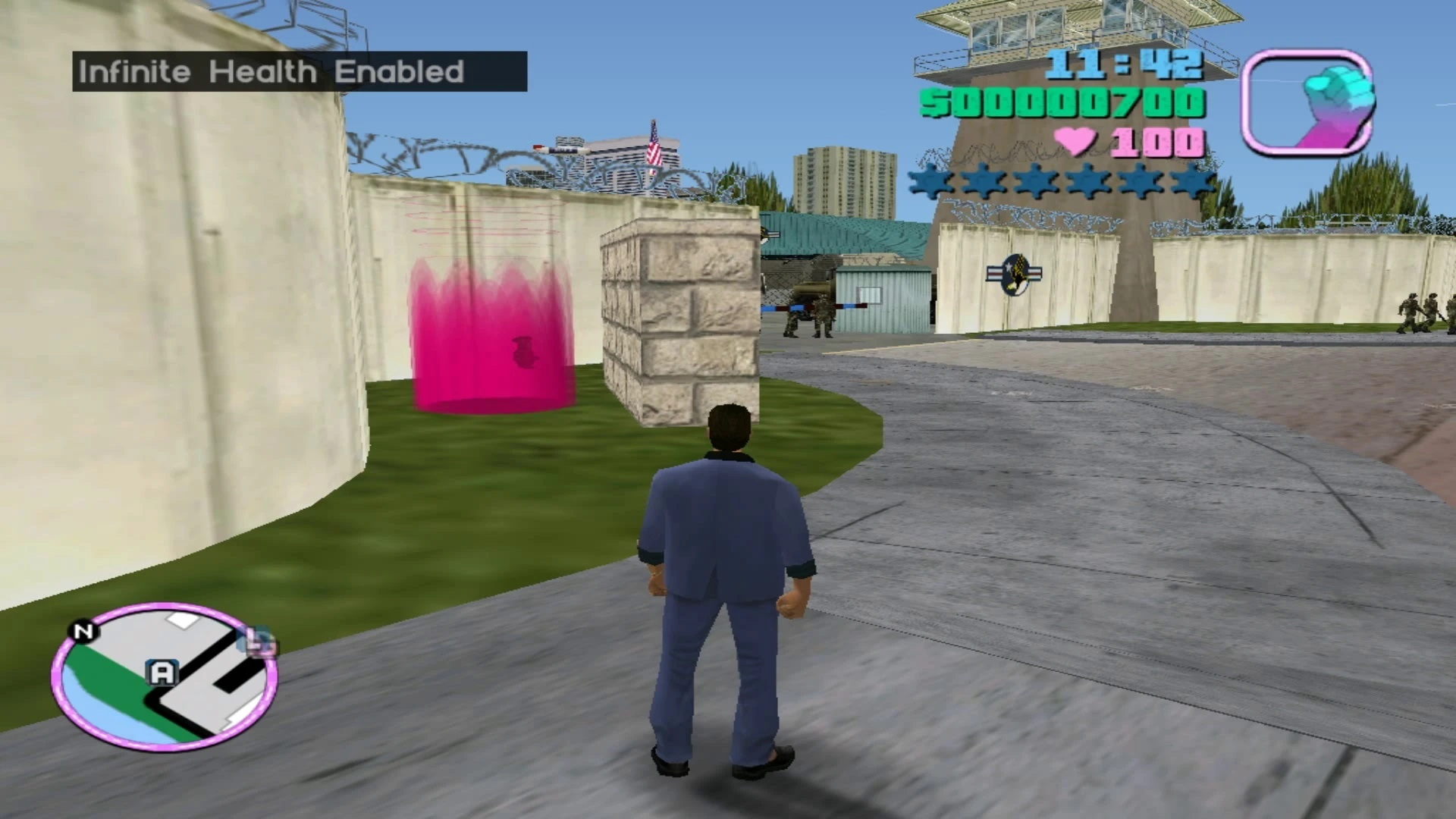Screen dimensions: 1456x819
Task: Click the pink mission marker cylinder
Action: click(x=493, y=341)
